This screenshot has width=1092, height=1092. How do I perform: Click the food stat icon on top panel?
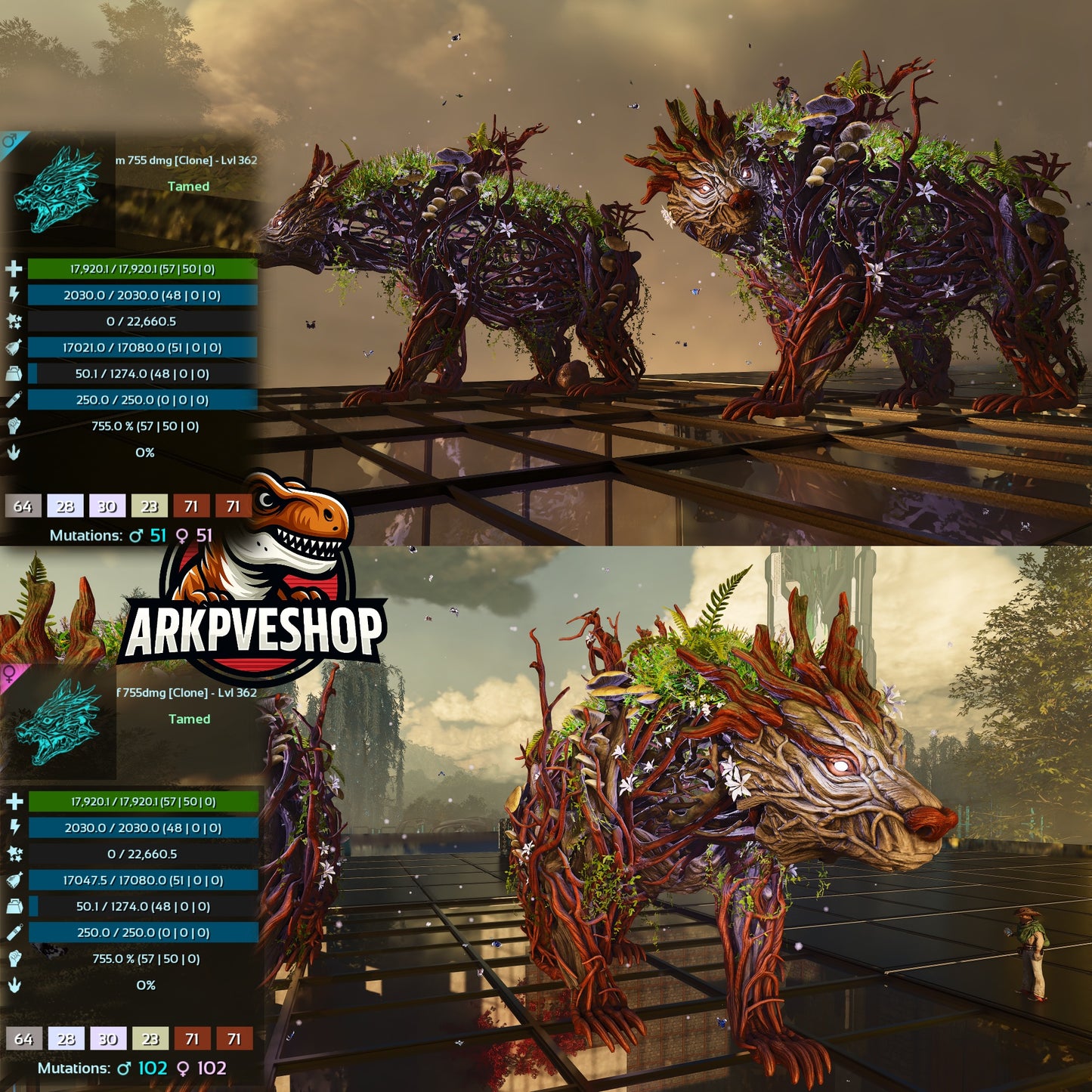pos(12,348)
